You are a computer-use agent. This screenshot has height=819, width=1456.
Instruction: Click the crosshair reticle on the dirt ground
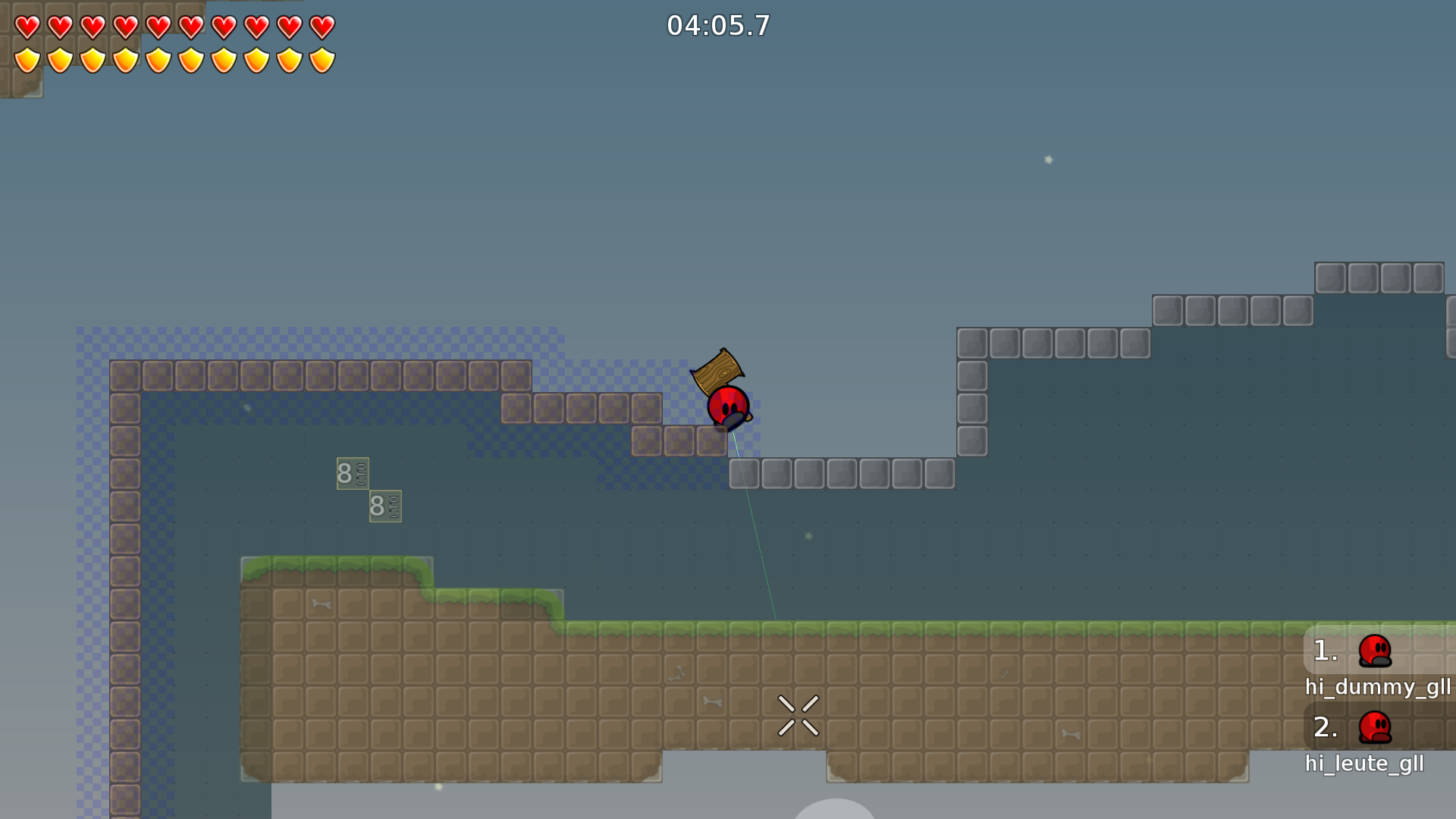pyautogui.click(x=799, y=714)
